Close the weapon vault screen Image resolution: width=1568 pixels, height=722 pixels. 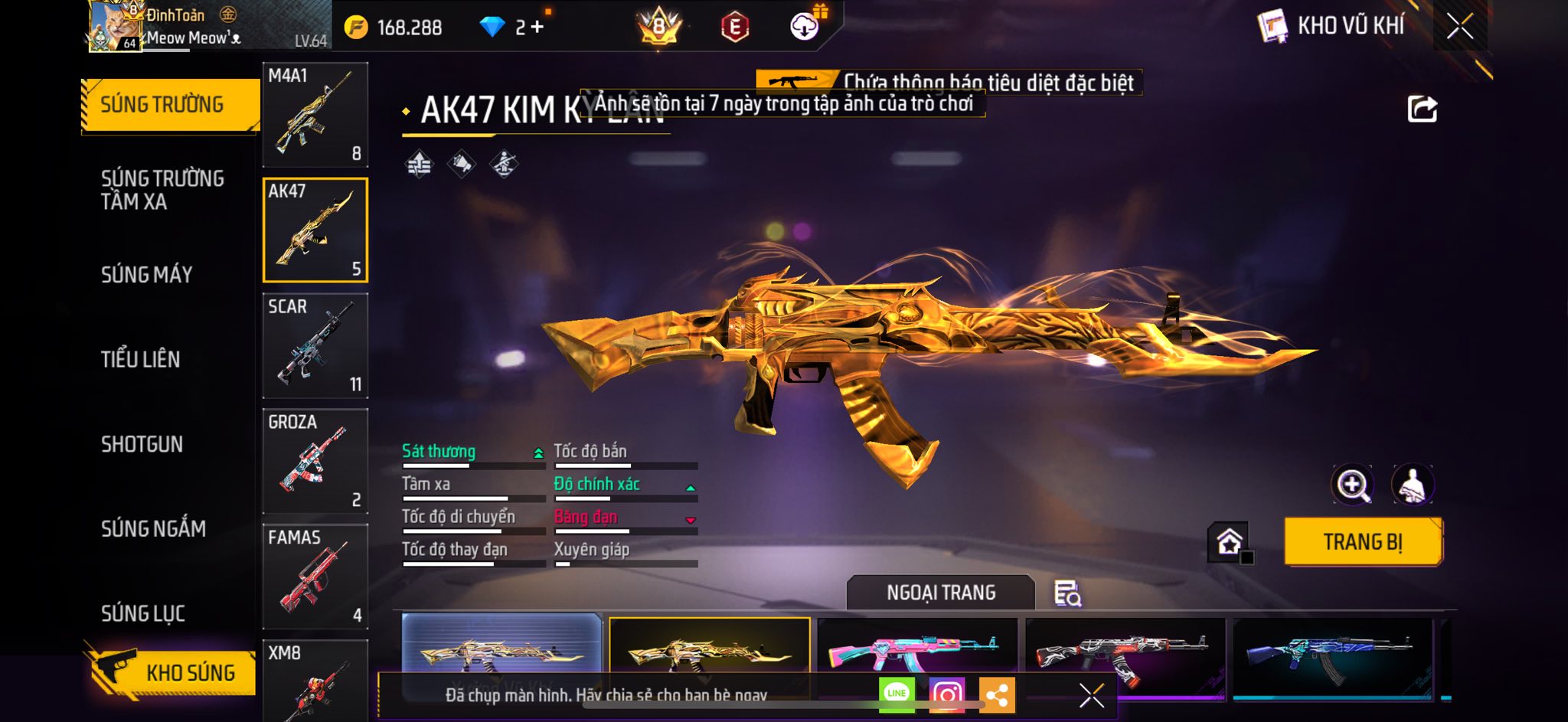click(1459, 26)
